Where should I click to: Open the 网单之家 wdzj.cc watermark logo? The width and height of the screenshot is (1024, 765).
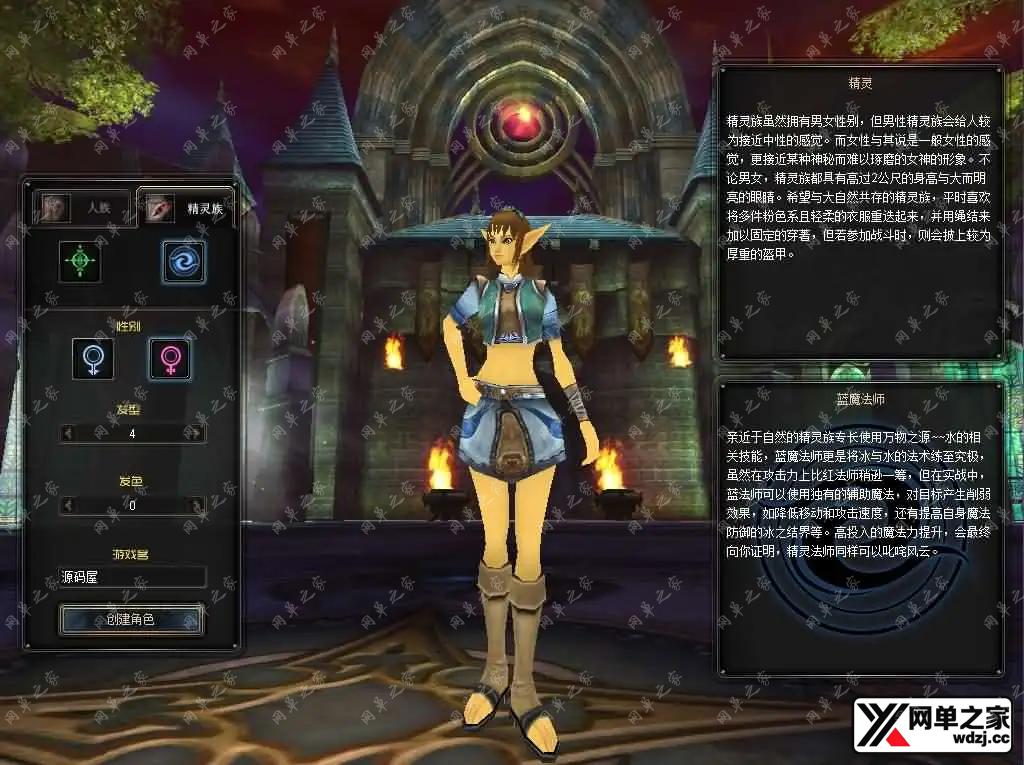(x=932, y=726)
